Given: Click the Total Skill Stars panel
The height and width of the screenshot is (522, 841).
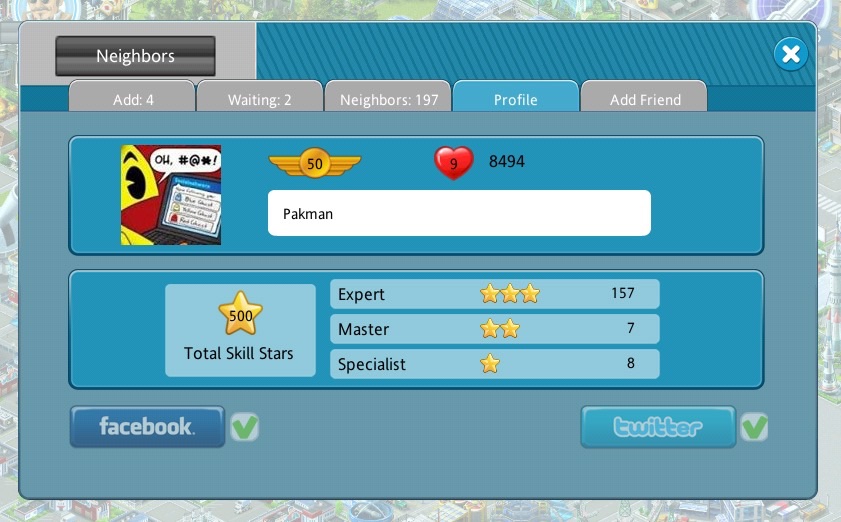Looking at the screenshot, I should click(240, 330).
